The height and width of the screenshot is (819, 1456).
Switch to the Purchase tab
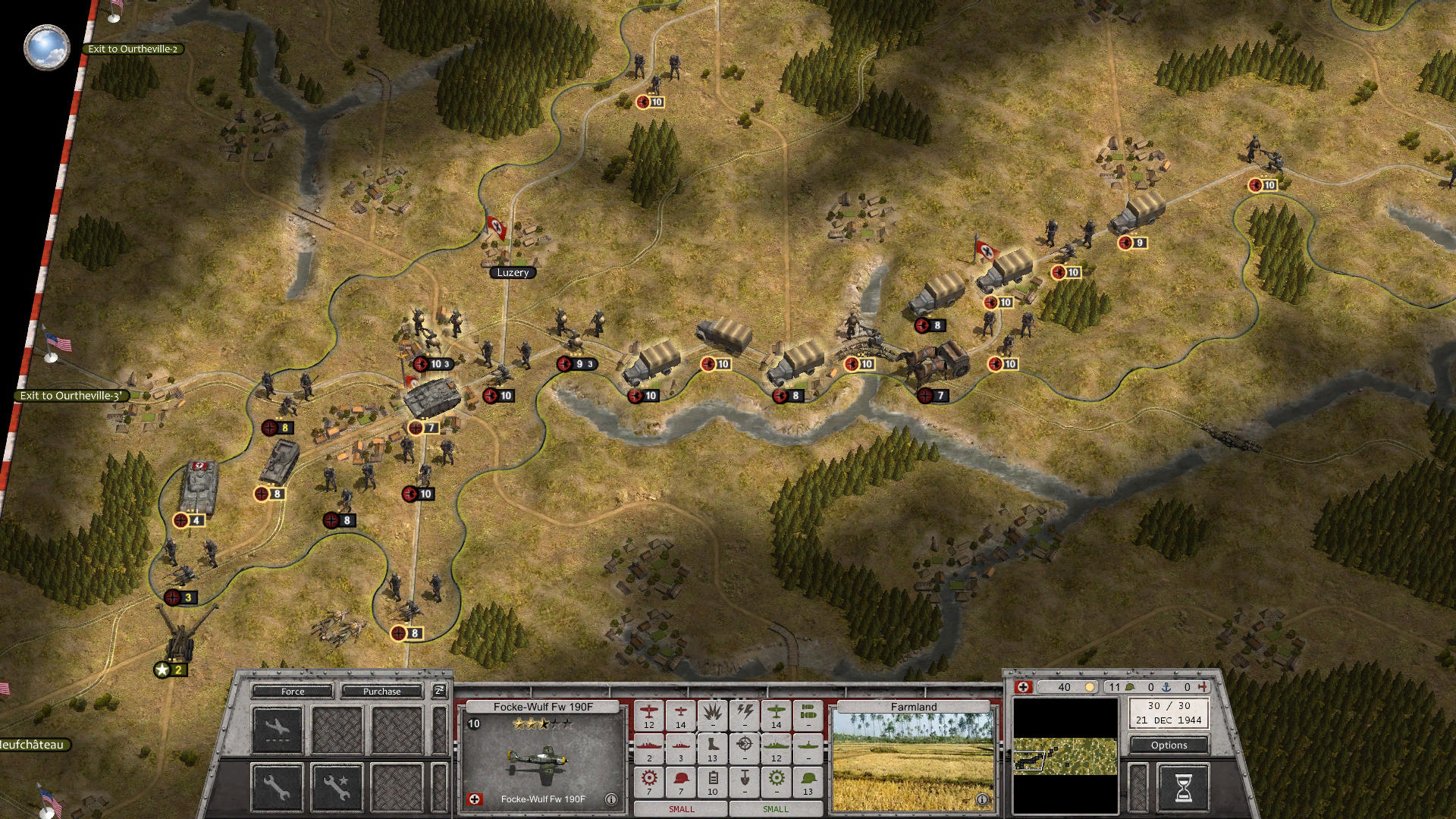point(381,691)
